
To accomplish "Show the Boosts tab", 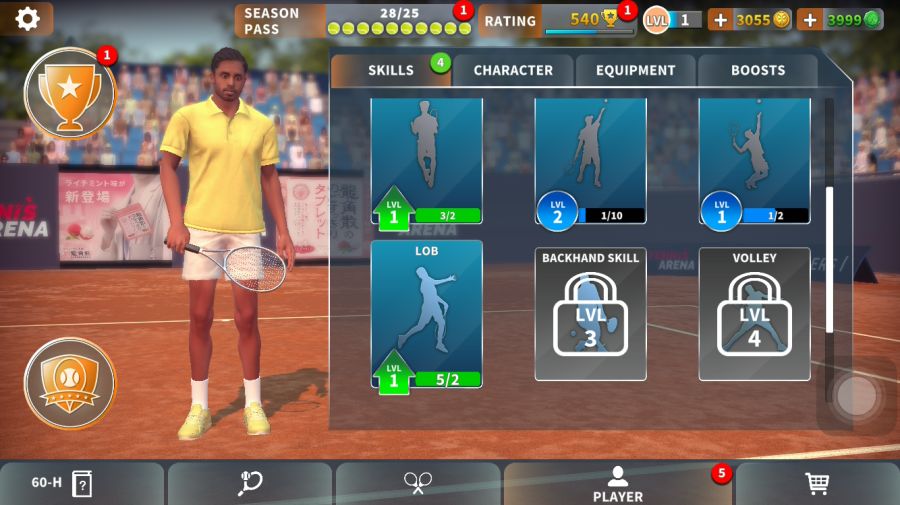I will (758, 70).
